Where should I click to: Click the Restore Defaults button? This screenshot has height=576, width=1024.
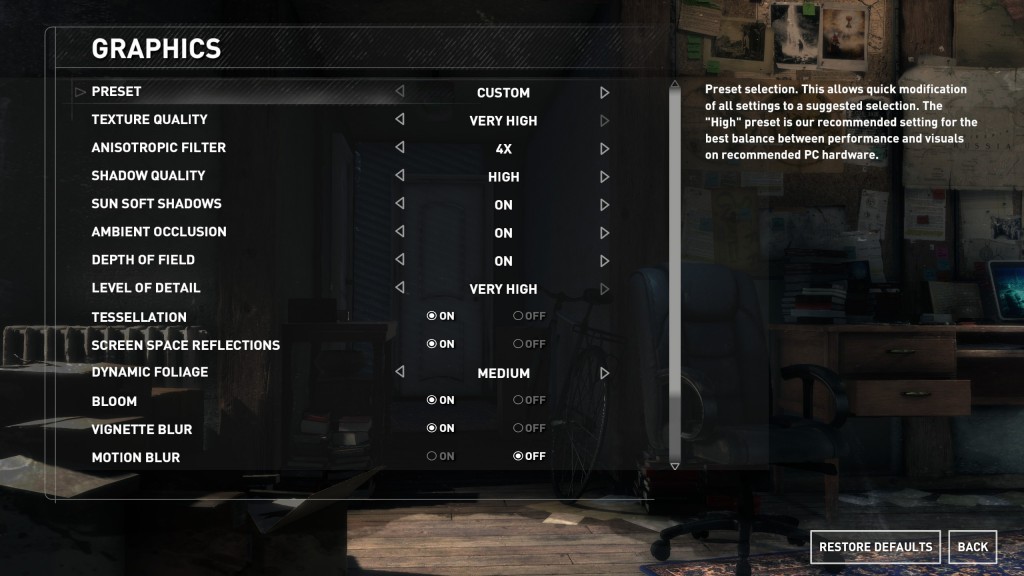tap(875, 547)
